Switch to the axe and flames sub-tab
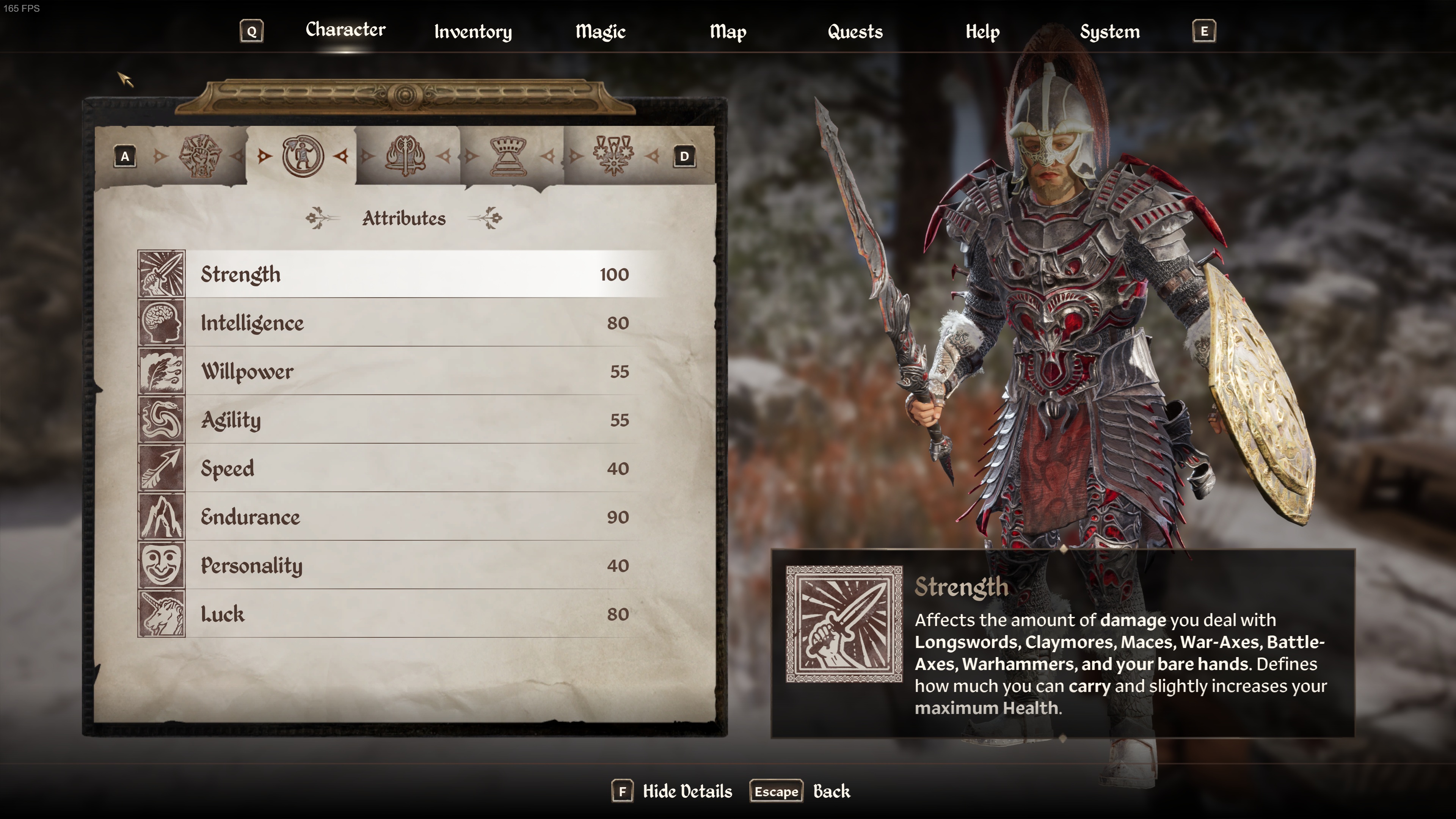Screen dimensions: 1456x819 click(405, 156)
